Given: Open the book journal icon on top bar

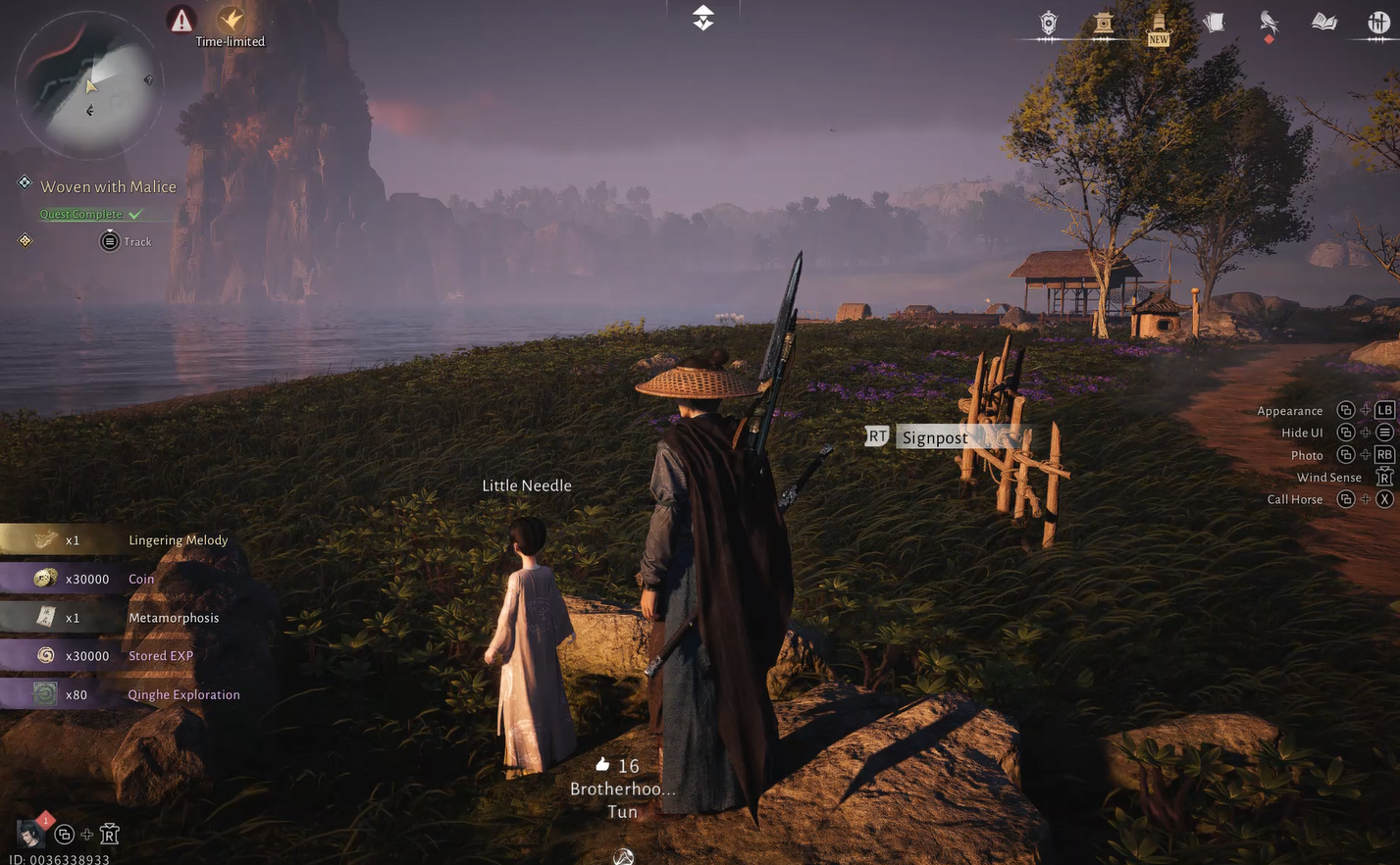Looking at the screenshot, I should [x=1323, y=22].
